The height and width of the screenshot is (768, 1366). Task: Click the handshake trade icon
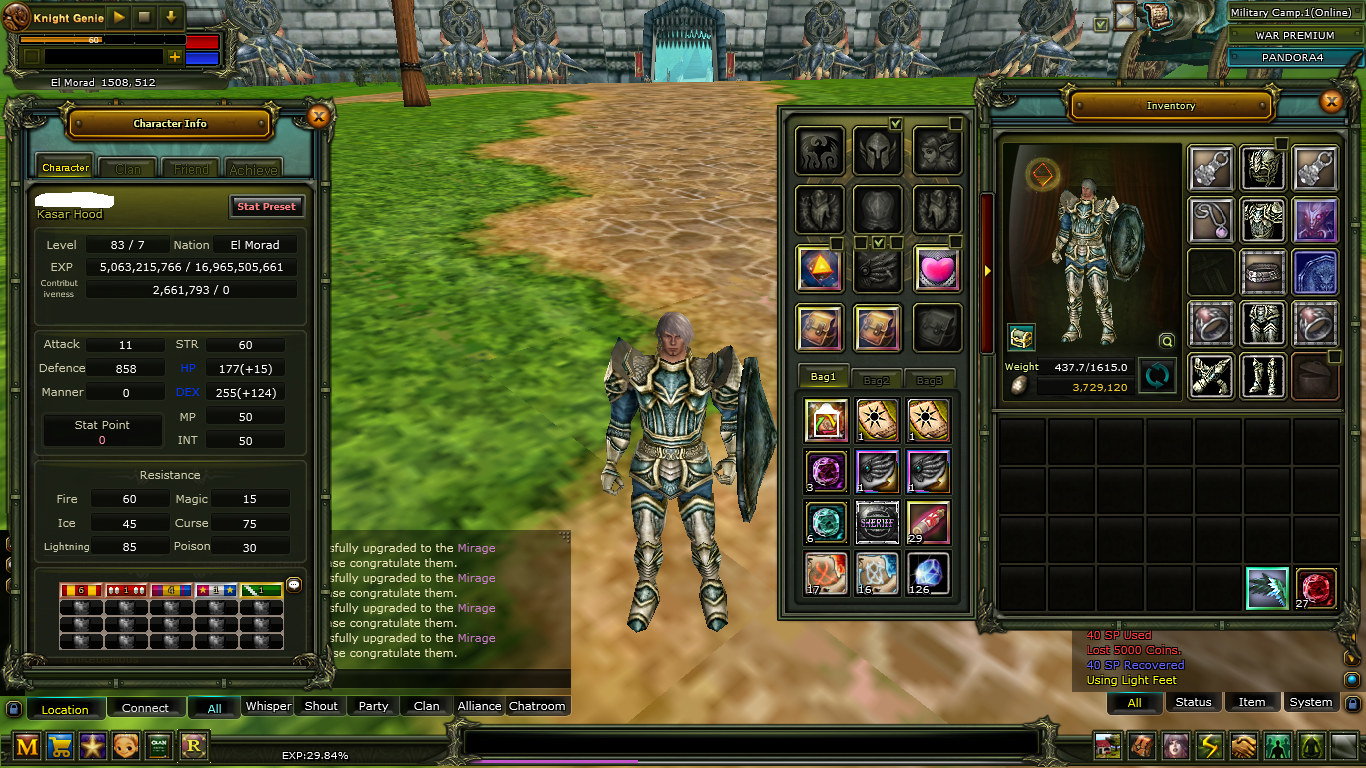coord(1243,746)
